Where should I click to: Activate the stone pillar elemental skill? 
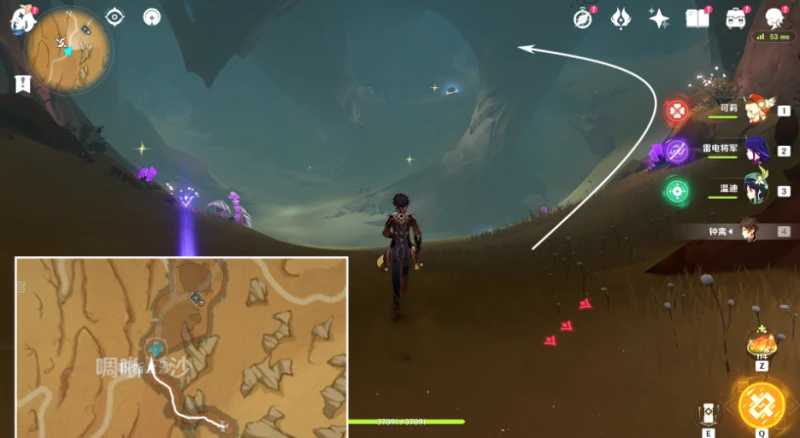point(709,414)
